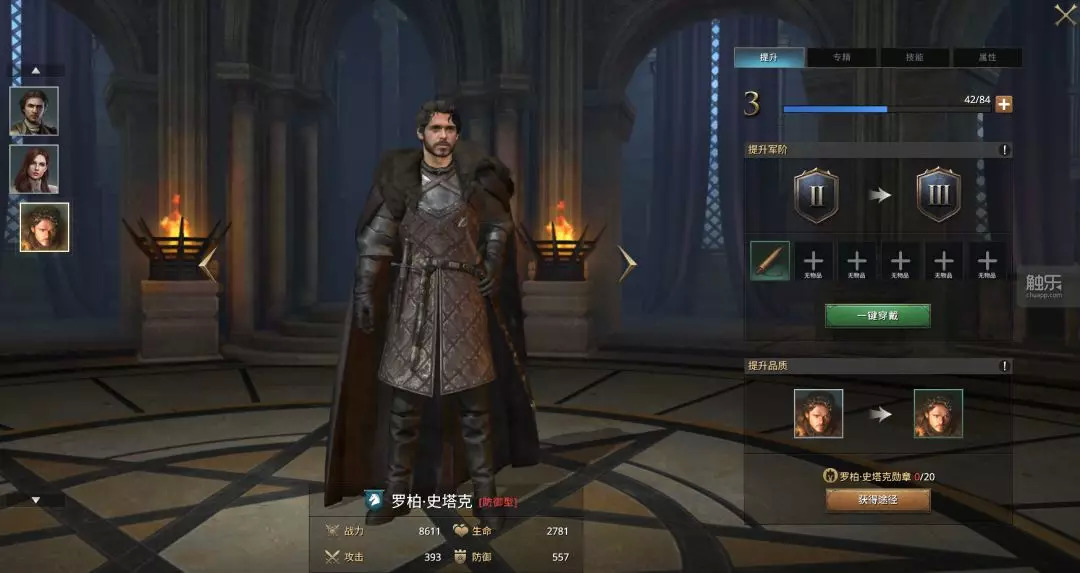
Task: Go to the next character with right arrow
Action: (627, 263)
